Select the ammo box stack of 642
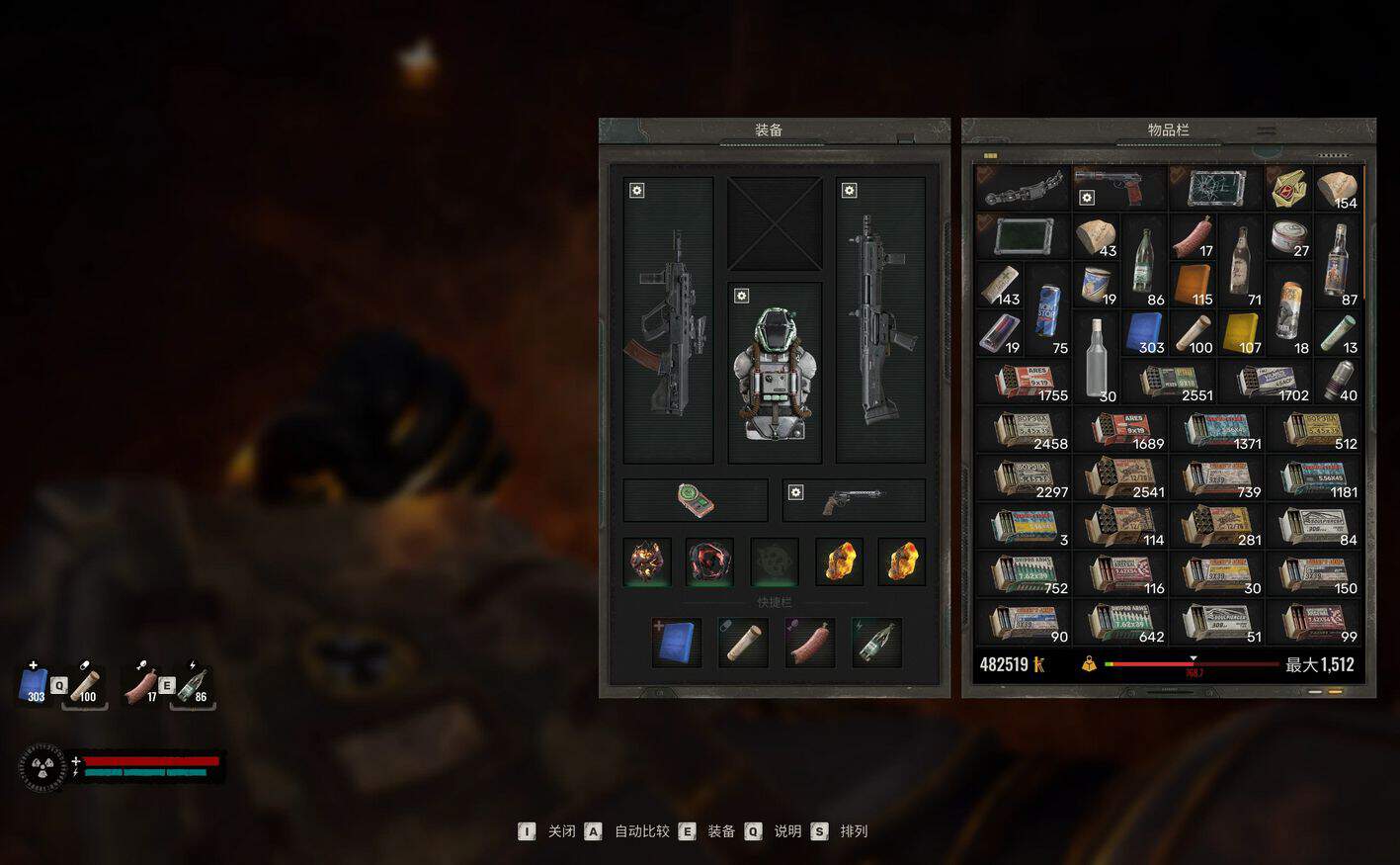The height and width of the screenshot is (865, 1400). (x=1120, y=623)
